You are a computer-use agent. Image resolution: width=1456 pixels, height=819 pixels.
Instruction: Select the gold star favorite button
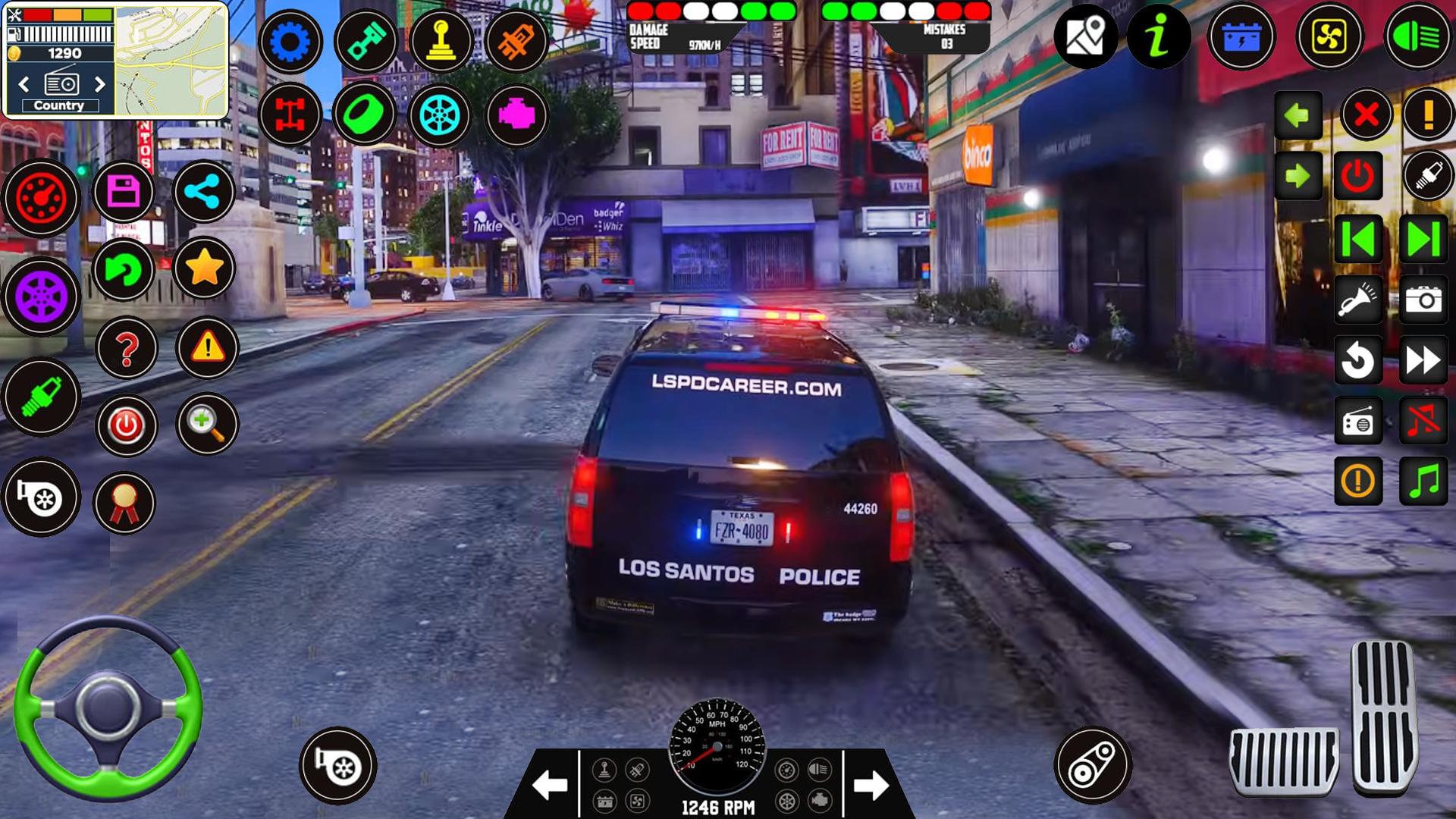coord(204,268)
